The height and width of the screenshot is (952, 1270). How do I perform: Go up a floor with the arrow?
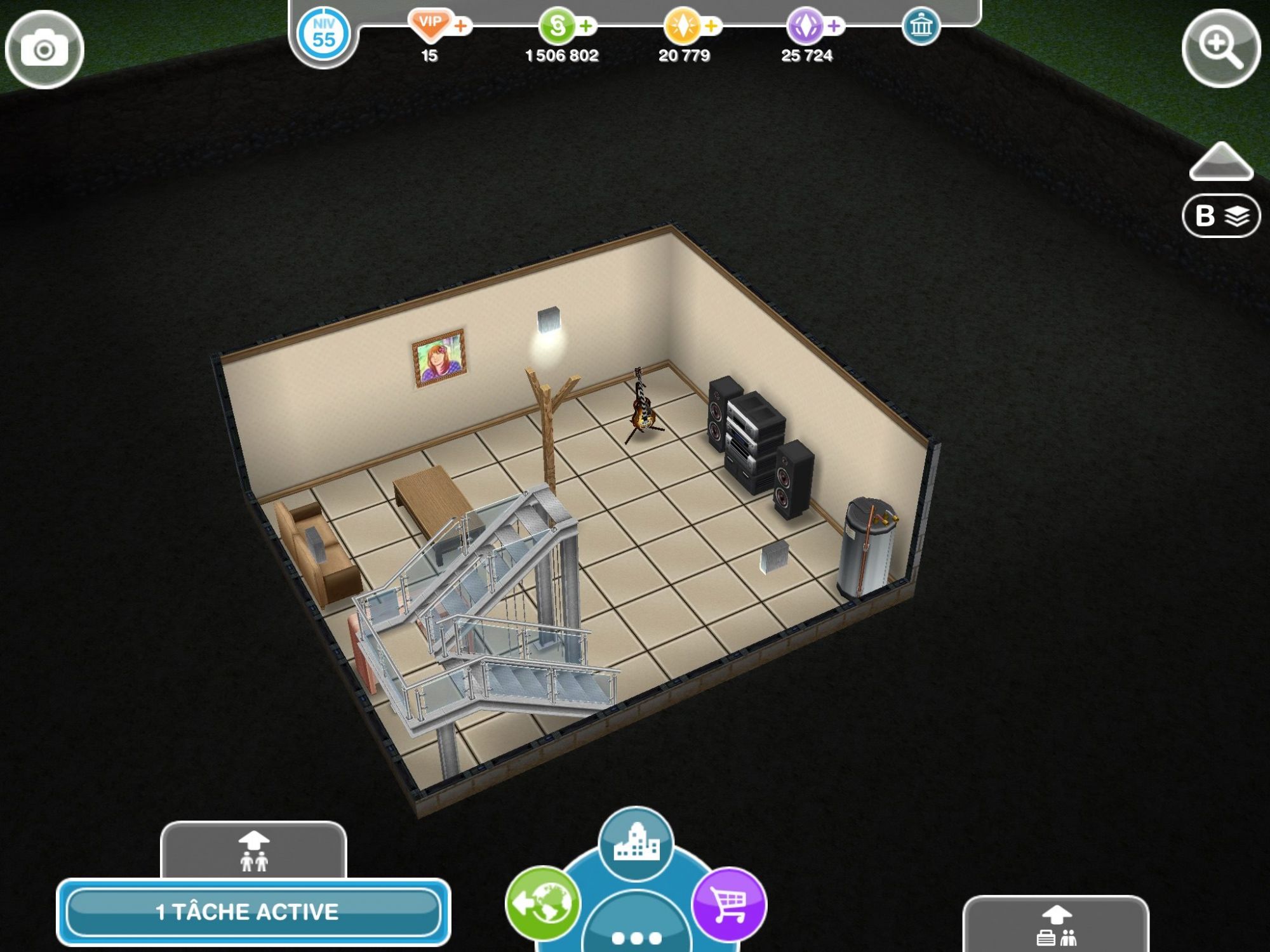(x=1220, y=162)
